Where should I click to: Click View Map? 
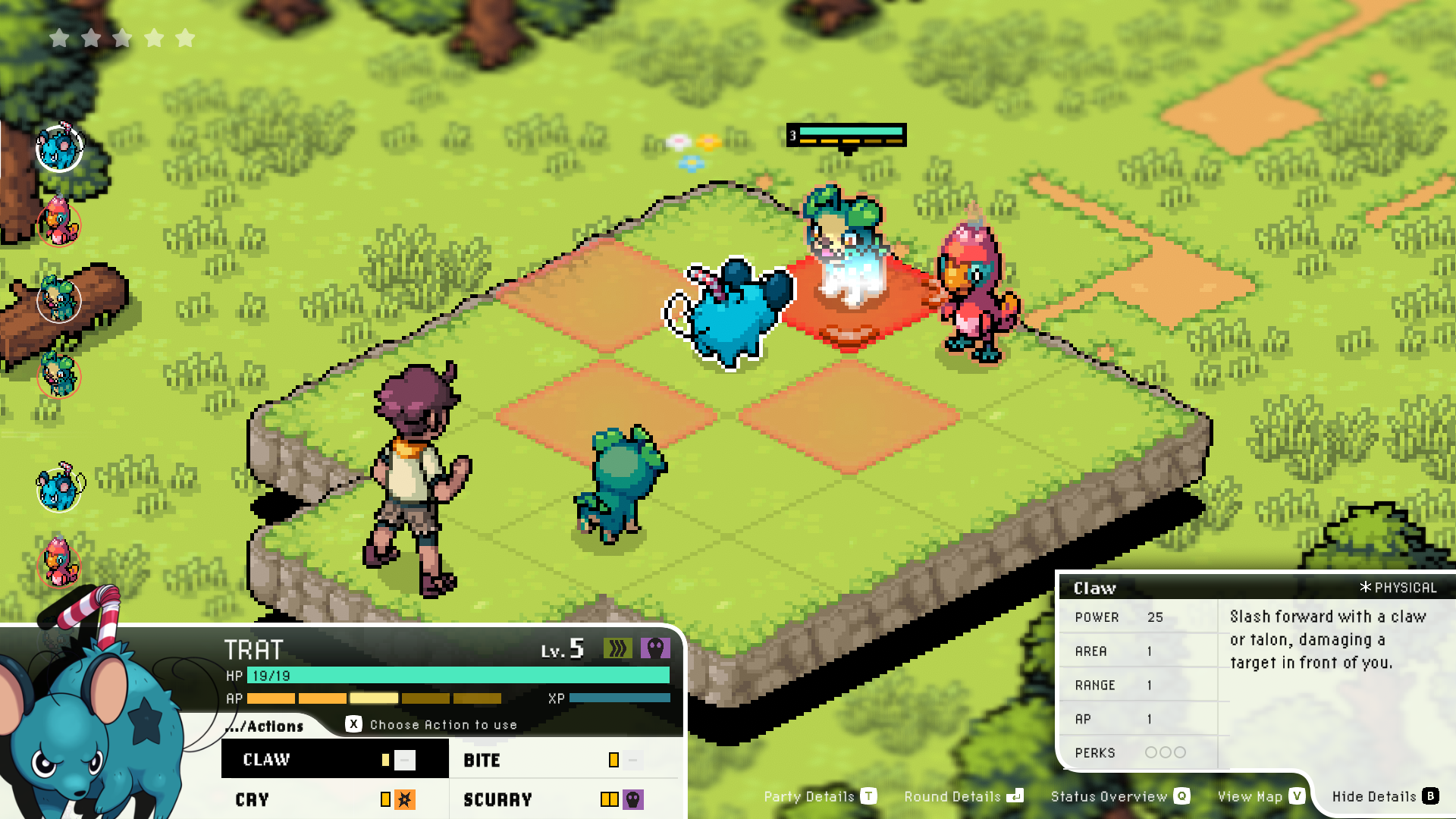click(x=1260, y=796)
